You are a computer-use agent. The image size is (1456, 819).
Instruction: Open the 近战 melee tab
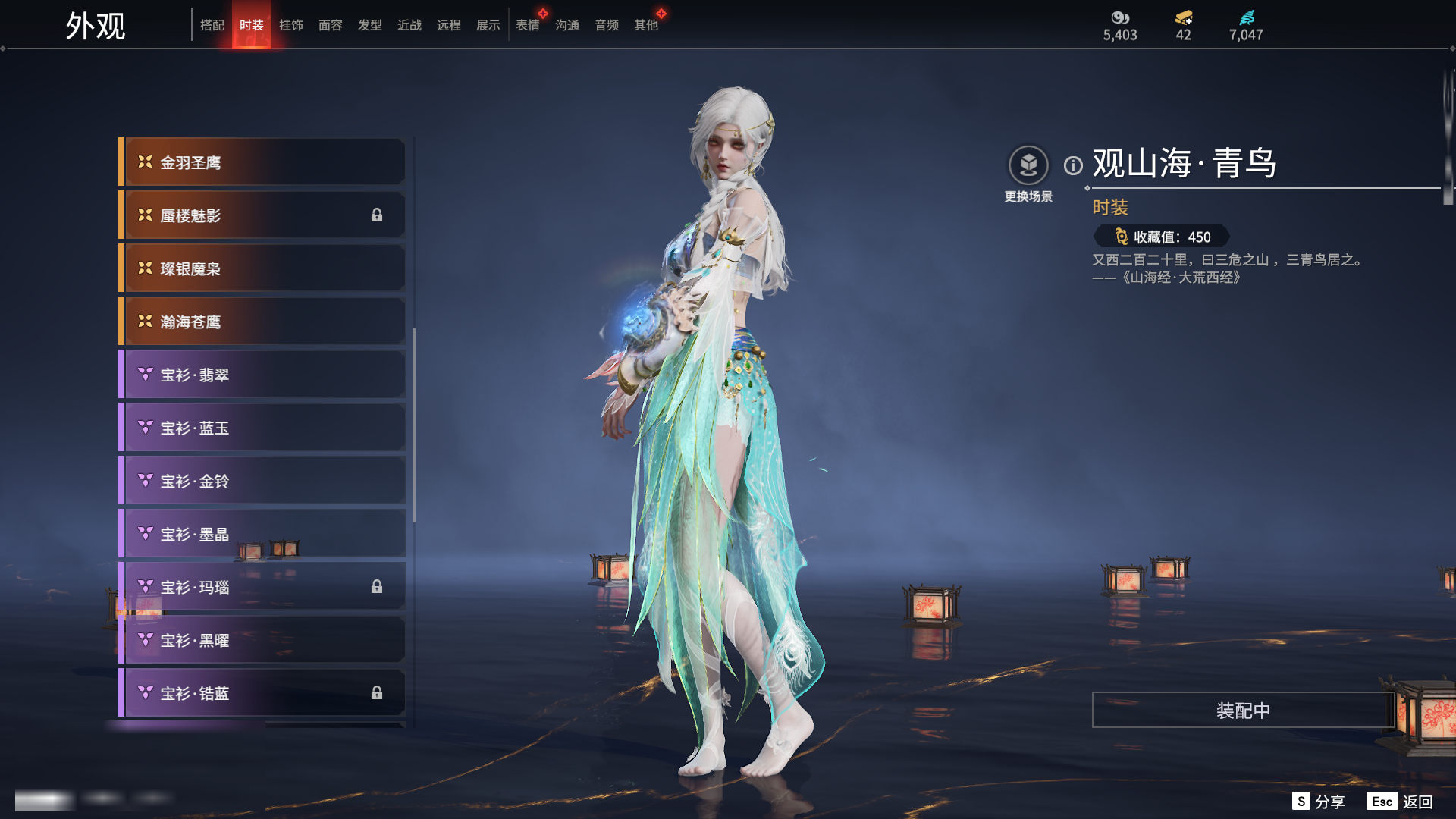point(409,25)
